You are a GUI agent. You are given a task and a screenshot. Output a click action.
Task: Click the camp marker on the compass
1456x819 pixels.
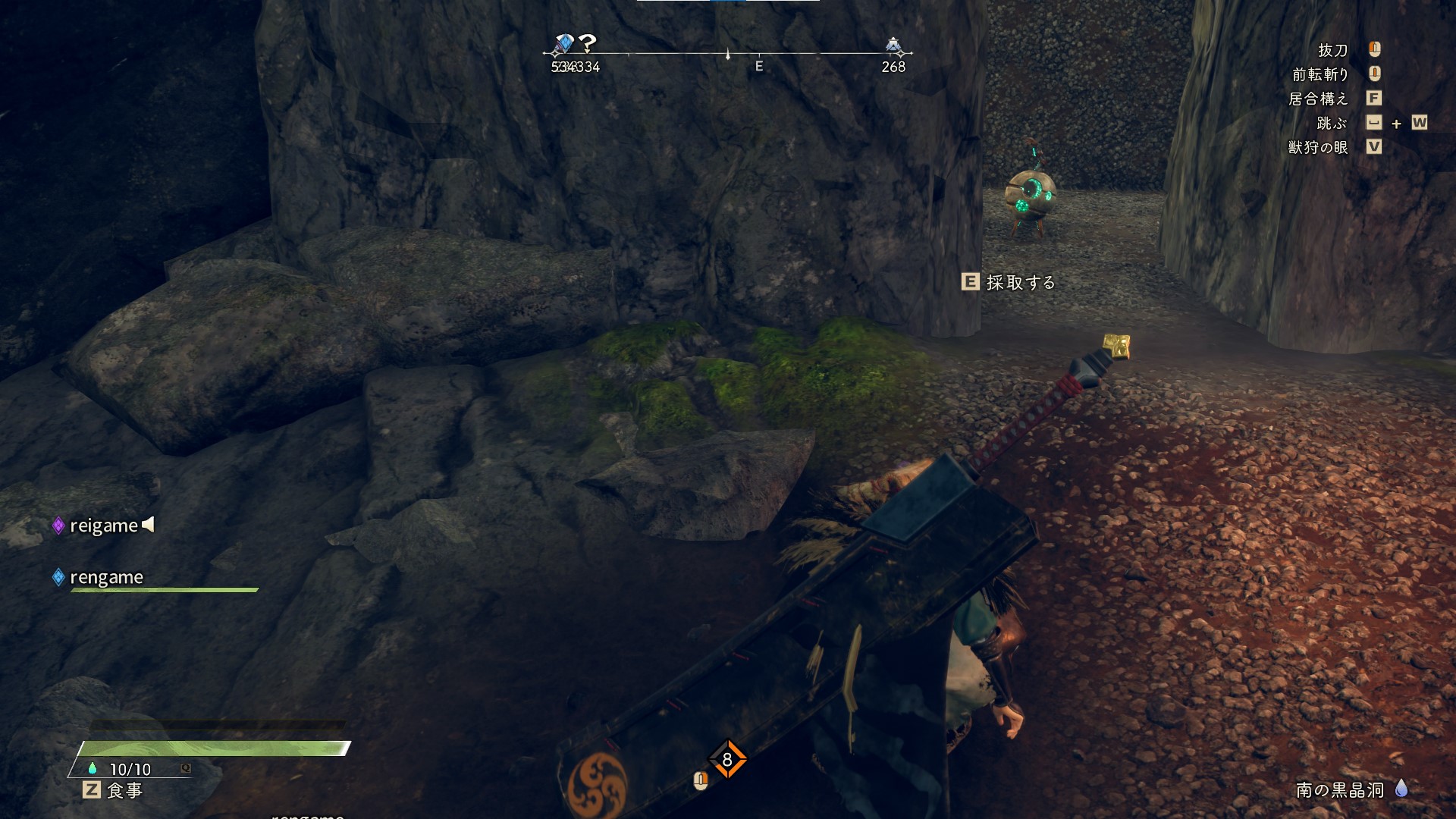(893, 45)
